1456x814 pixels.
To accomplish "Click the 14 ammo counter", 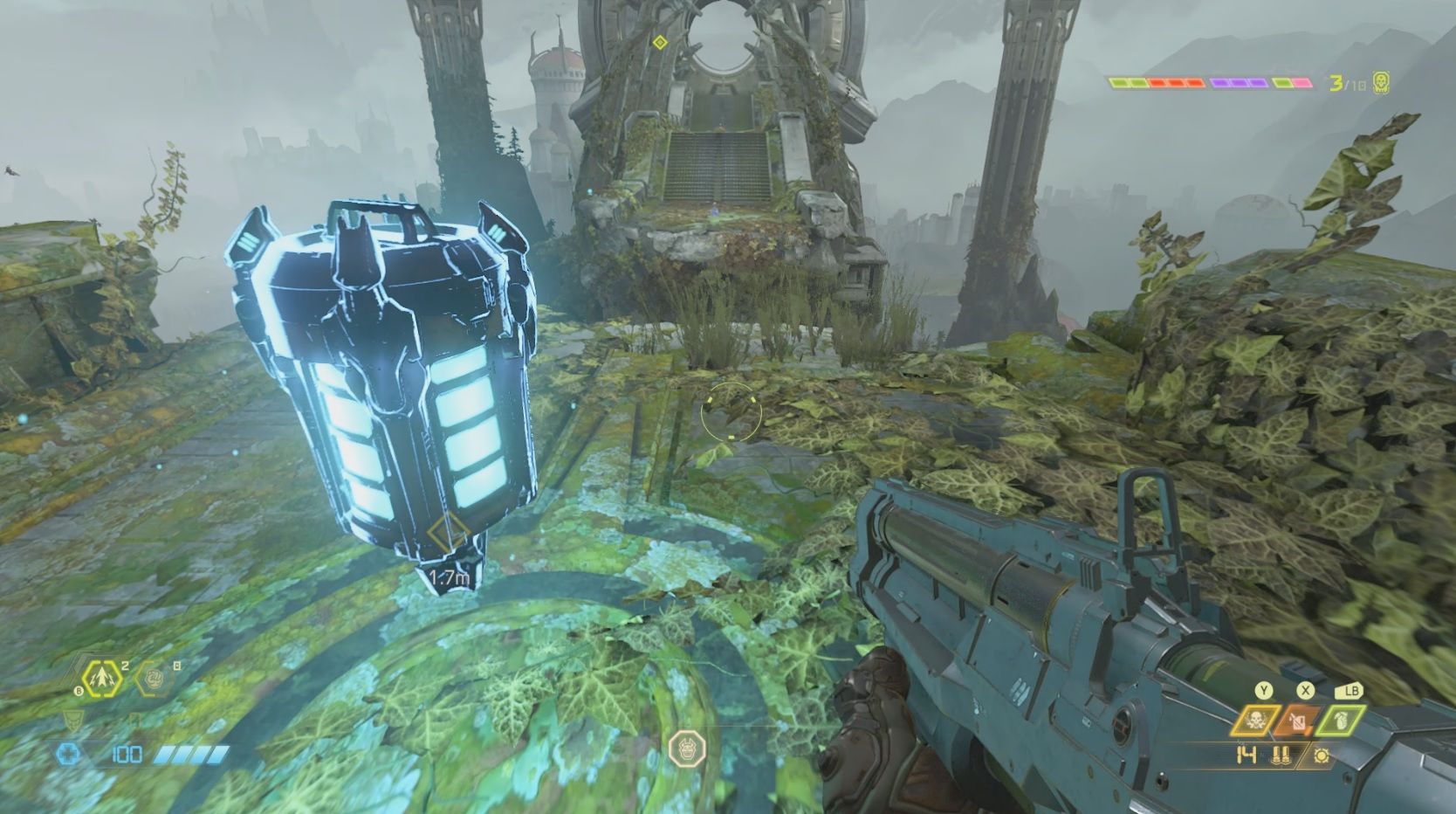I will [1246, 754].
